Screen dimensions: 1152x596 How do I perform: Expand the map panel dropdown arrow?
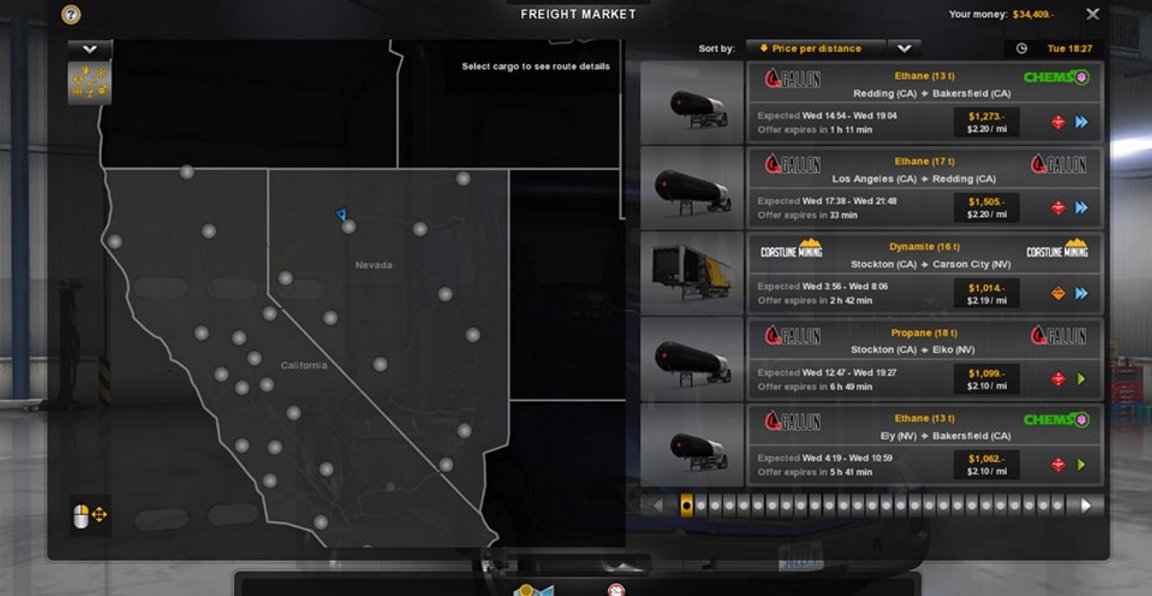pyautogui.click(x=89, y=48)
